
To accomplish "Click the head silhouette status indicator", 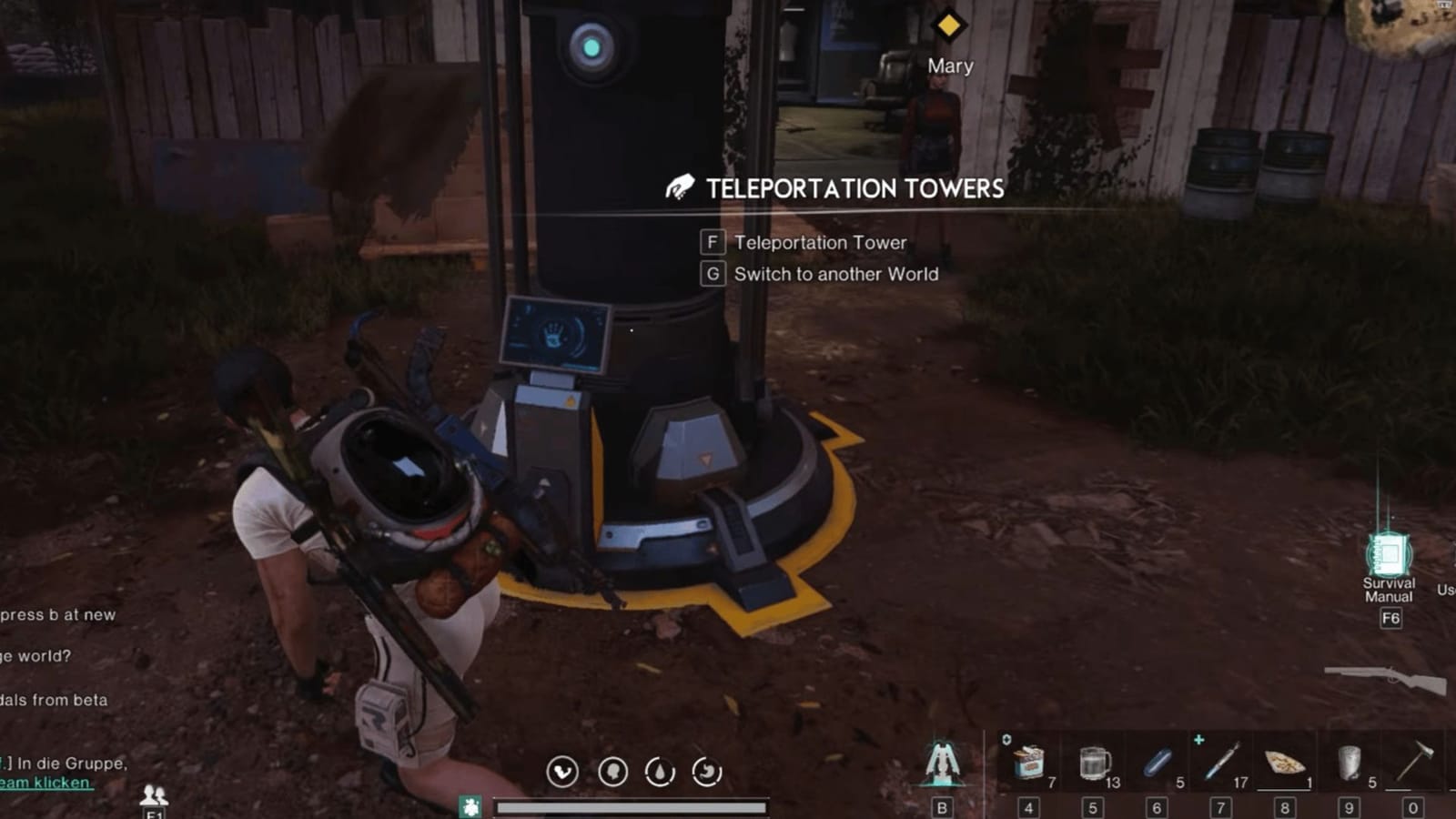I will point(614,769).
